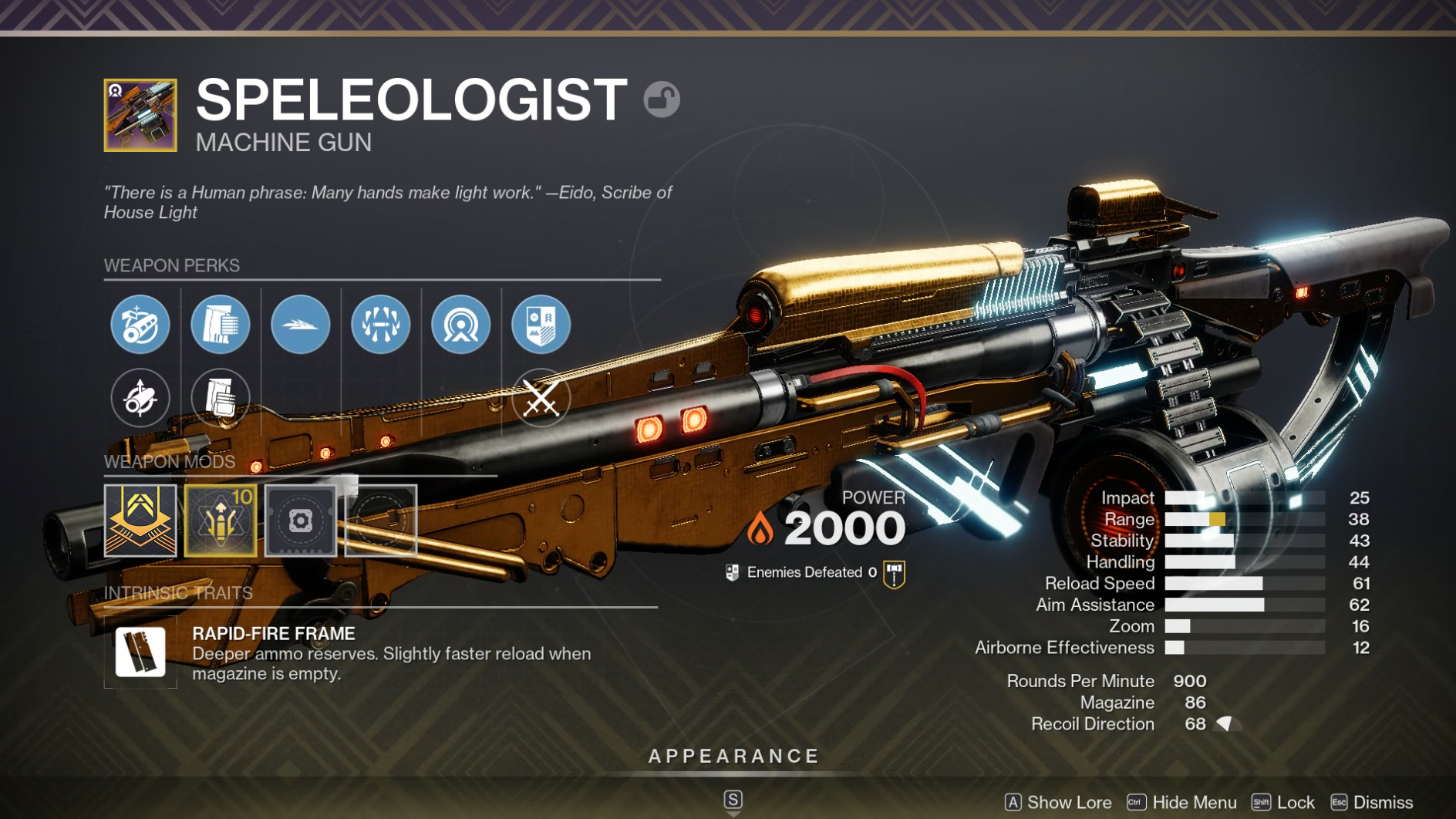Open the gear-icon weapon mod socket
The width and height of the screenshot is (1456, 819).
pyautogui.click(x=301, y=521)
